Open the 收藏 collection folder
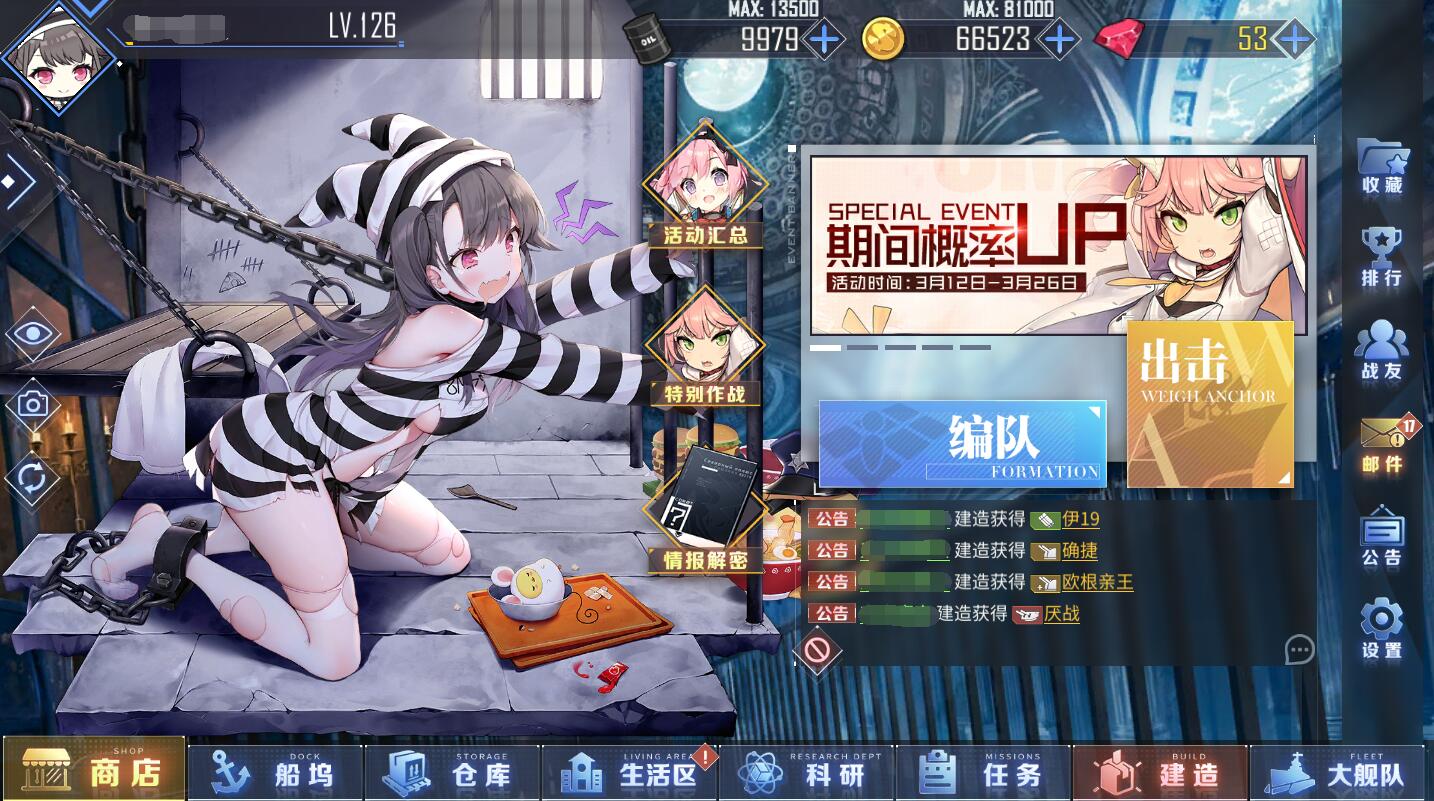1434x801 pixels. [1382, 166]
